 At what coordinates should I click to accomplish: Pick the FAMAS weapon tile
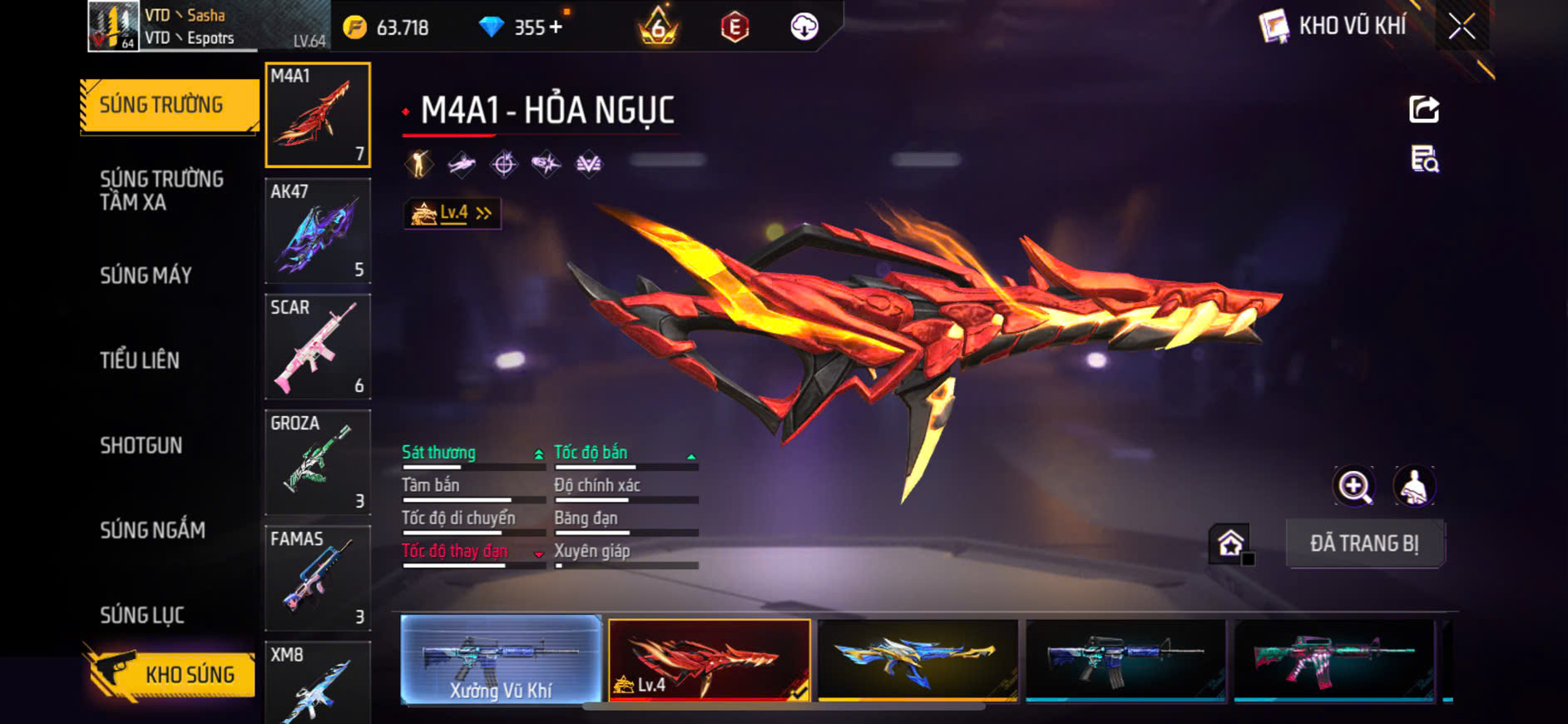[x=317, y=578]
